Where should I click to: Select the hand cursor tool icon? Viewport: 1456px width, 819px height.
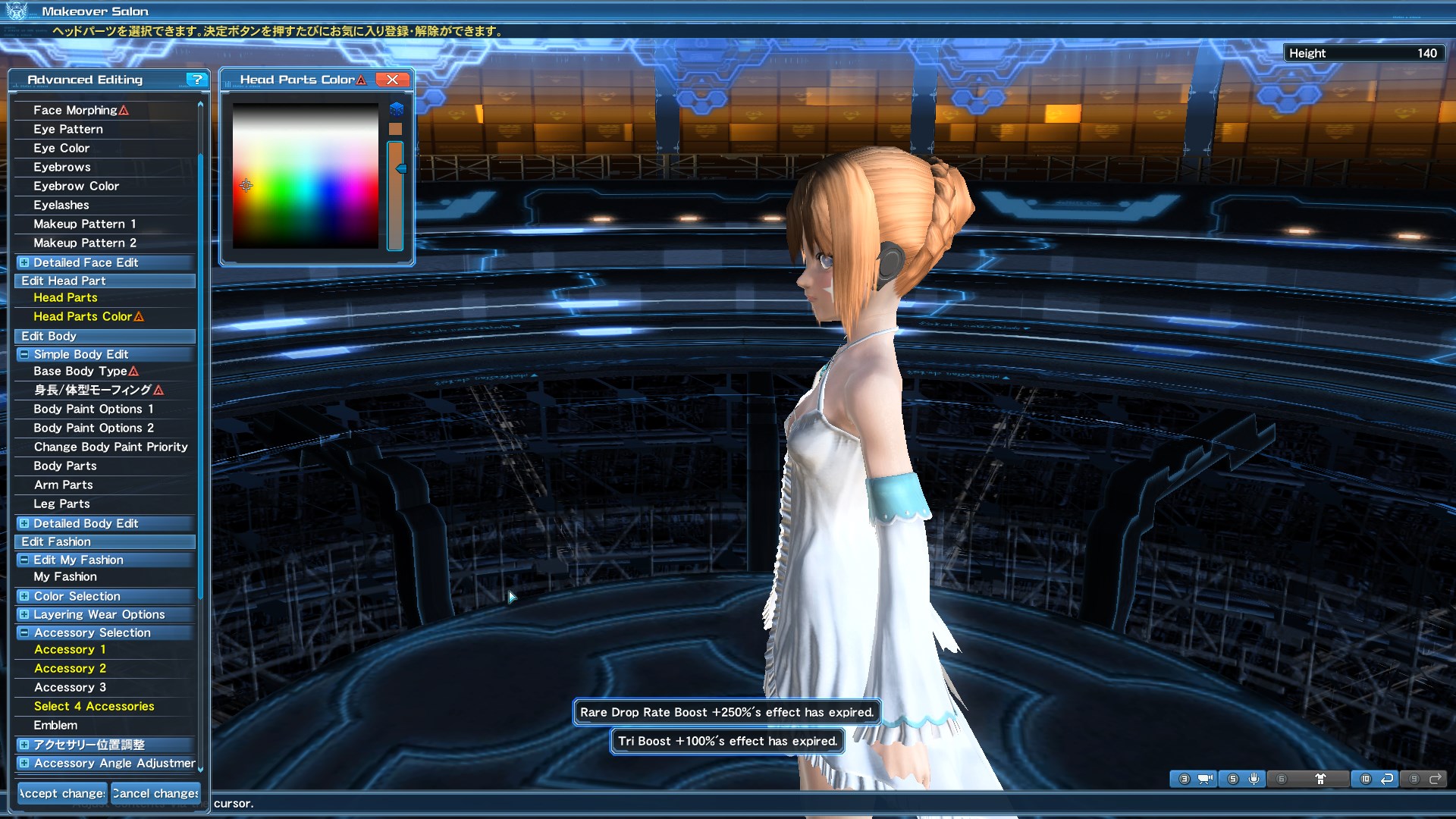pyautogui.click(x=1254, y=778)
